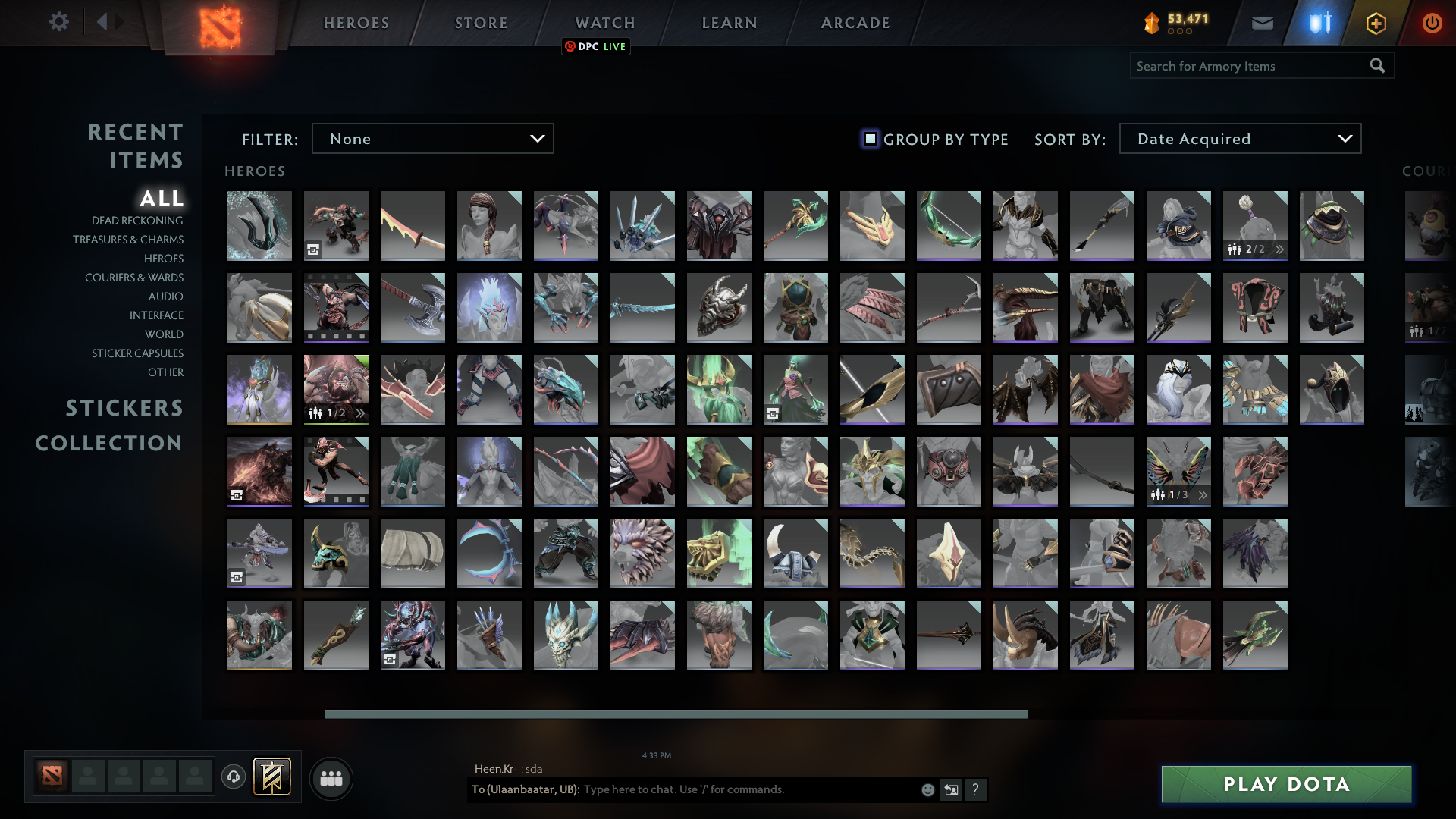Enable the Group By Type checkbox
The image size is (1456, 819).
[x=869, y=139]
